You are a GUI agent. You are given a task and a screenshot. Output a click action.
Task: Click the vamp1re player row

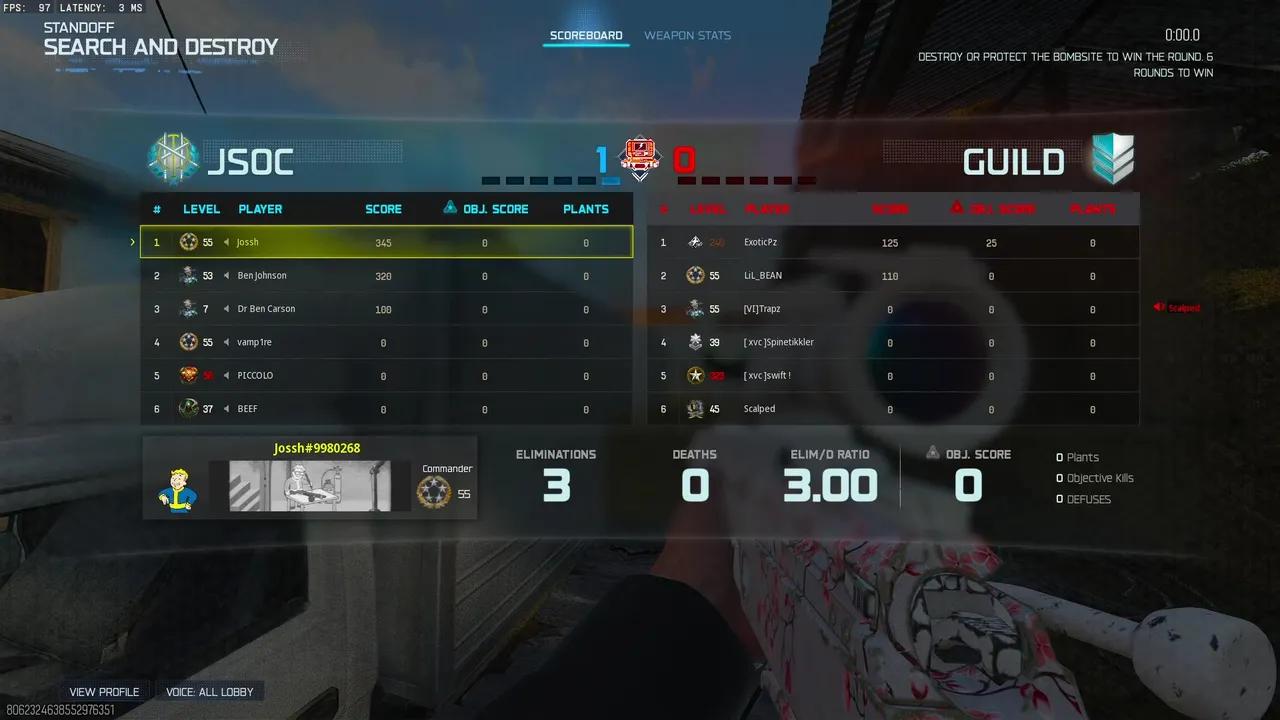pos(386,342)
